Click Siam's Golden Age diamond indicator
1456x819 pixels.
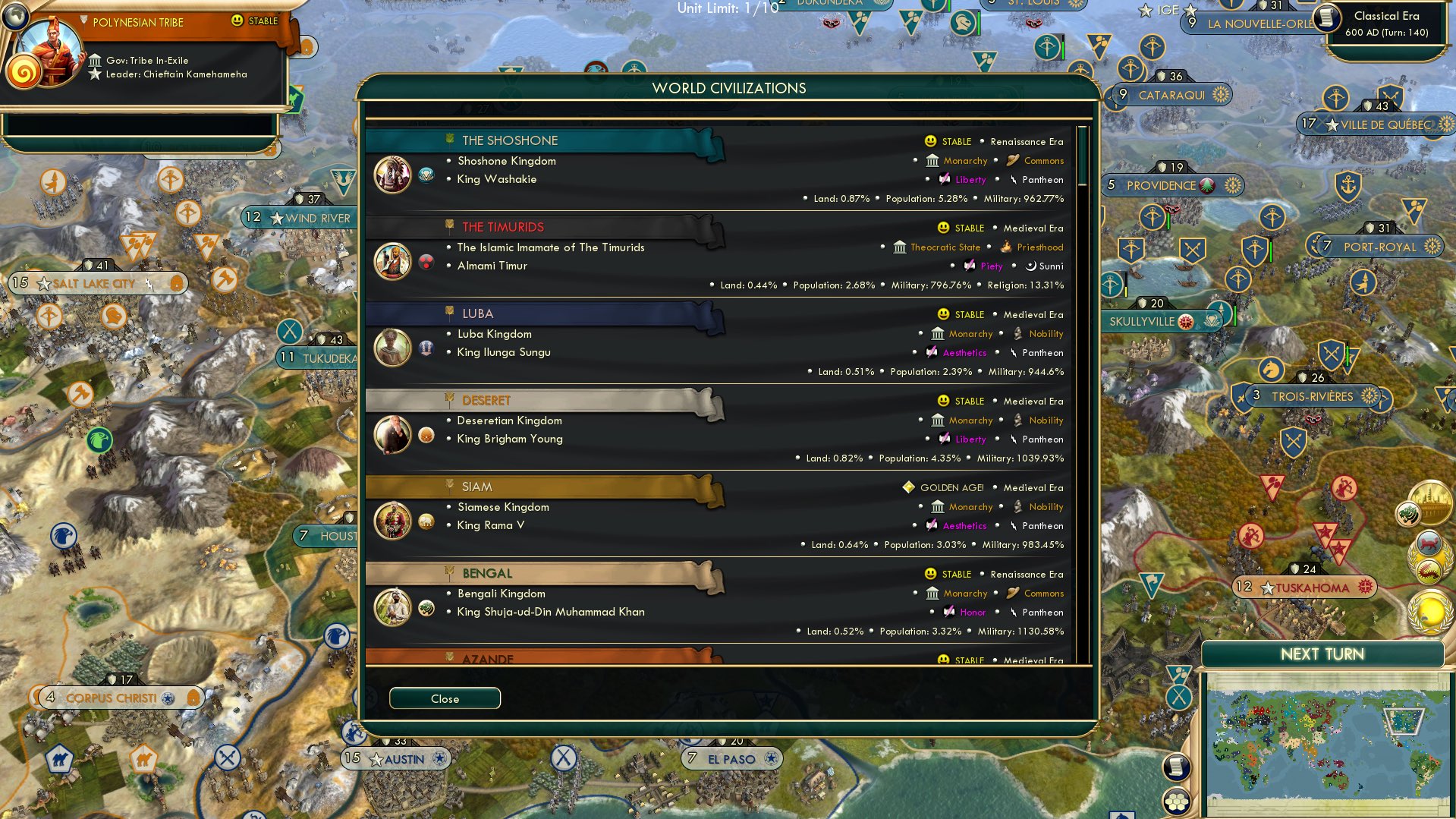click(907, 487)
